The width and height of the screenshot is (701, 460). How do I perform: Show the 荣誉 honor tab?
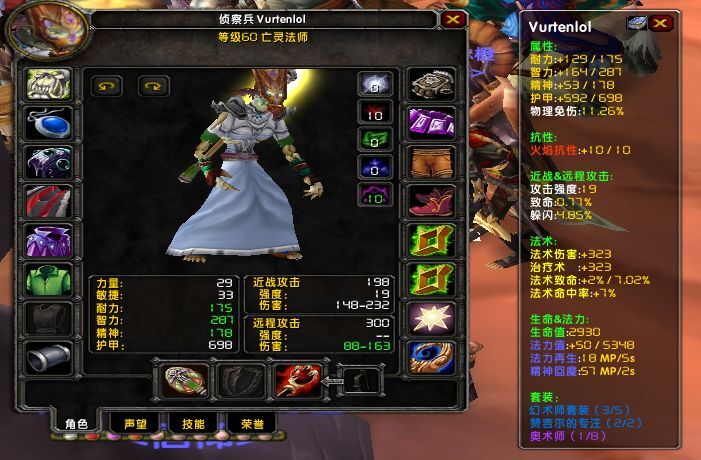251,423
